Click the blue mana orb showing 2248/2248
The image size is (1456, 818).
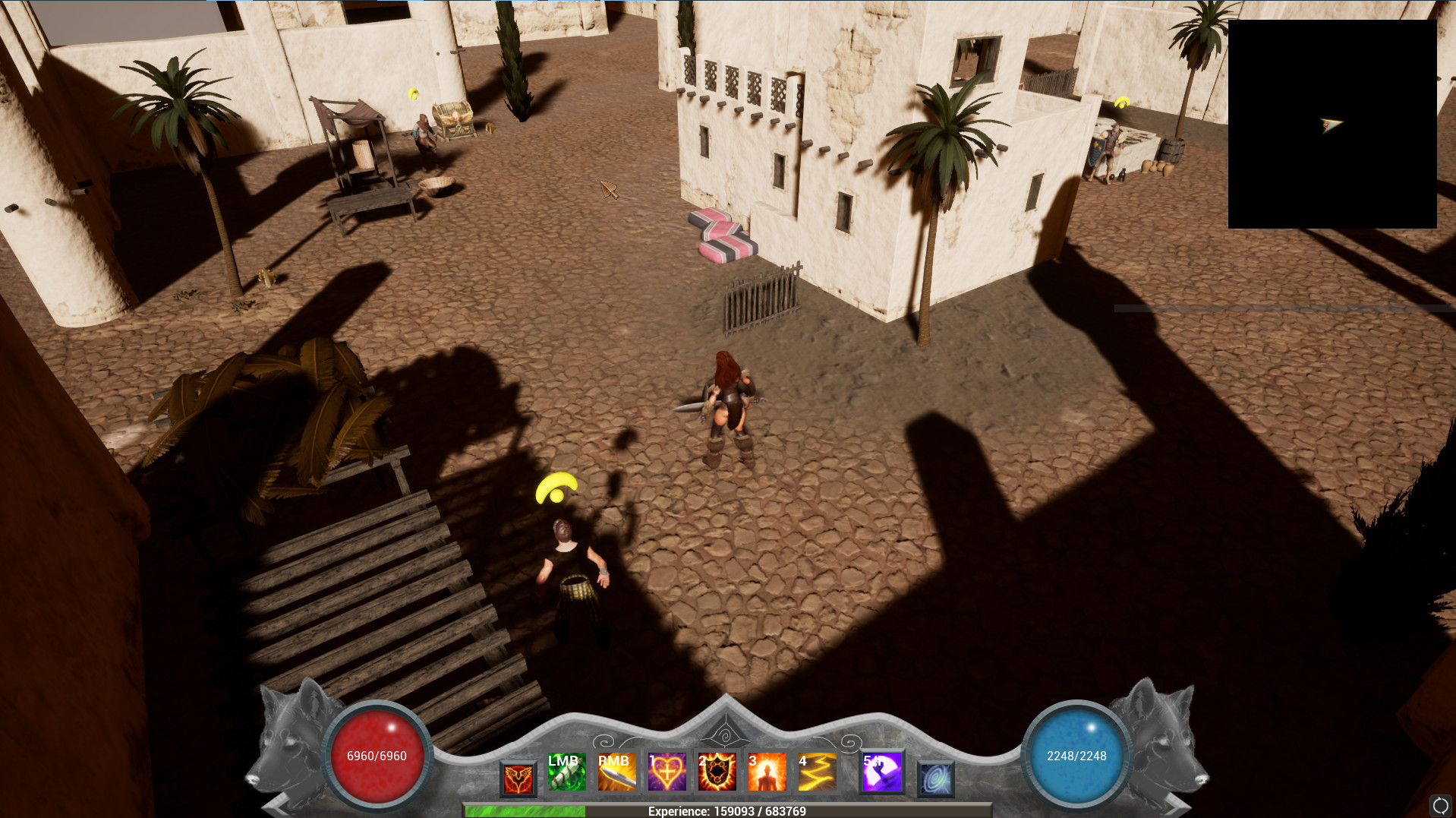coord(1076,756)
